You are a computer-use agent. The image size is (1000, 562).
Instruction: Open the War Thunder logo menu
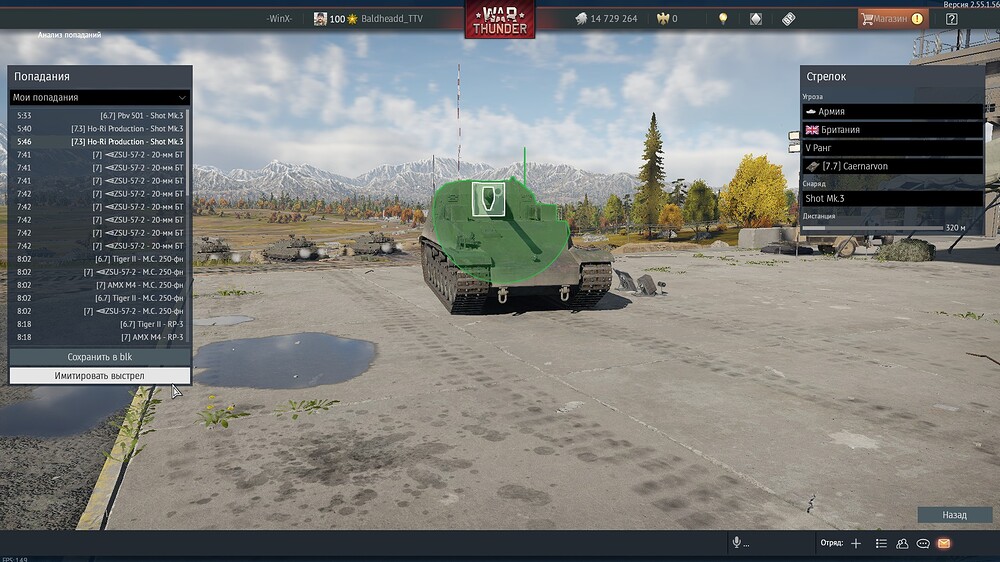coord(499,20)
